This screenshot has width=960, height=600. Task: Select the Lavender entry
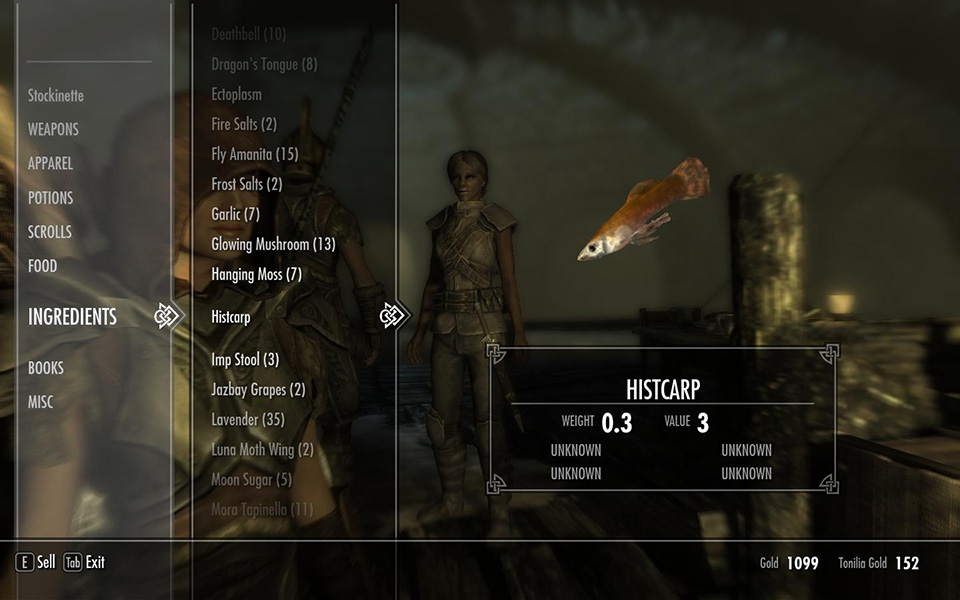point(248,419)
